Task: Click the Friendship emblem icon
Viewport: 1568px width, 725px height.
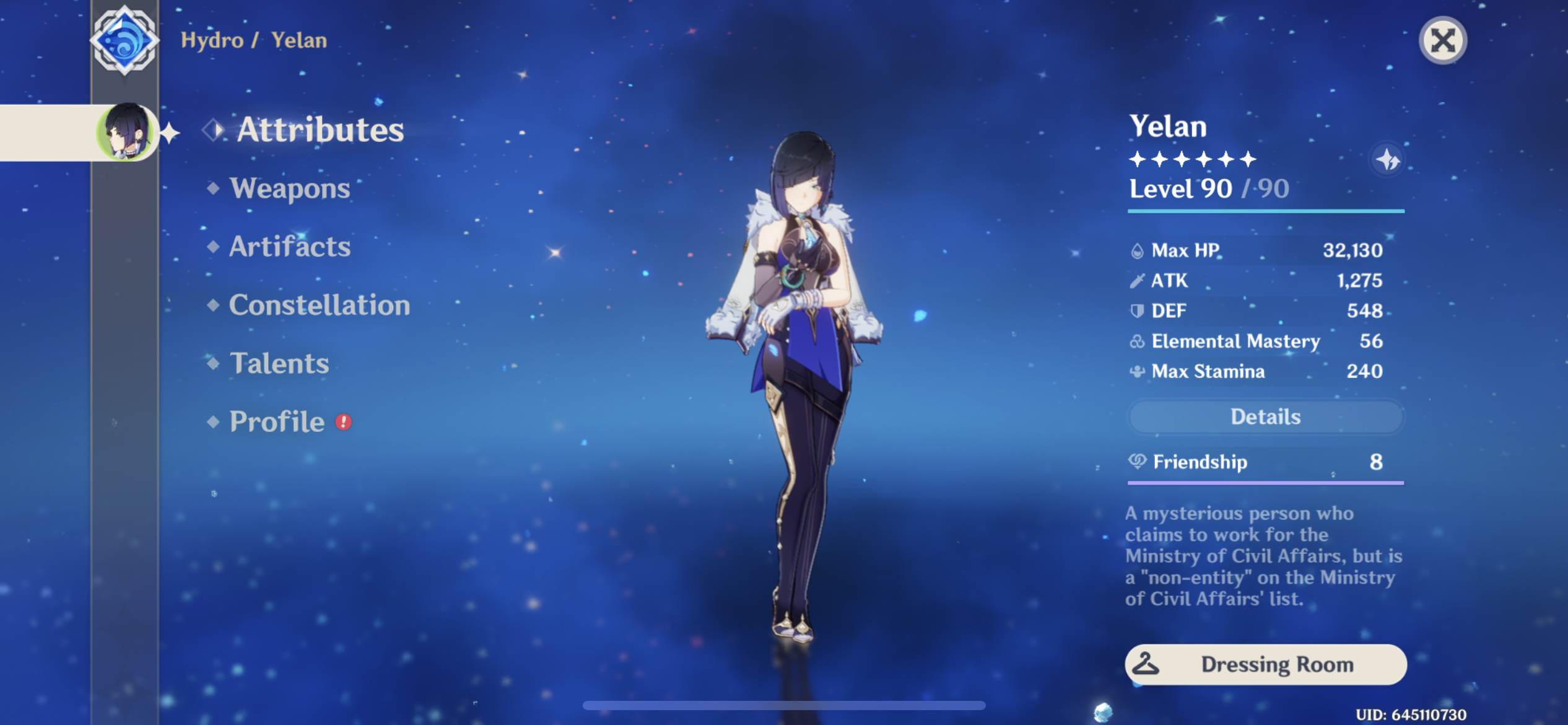Action: (x=1138, y=462)
